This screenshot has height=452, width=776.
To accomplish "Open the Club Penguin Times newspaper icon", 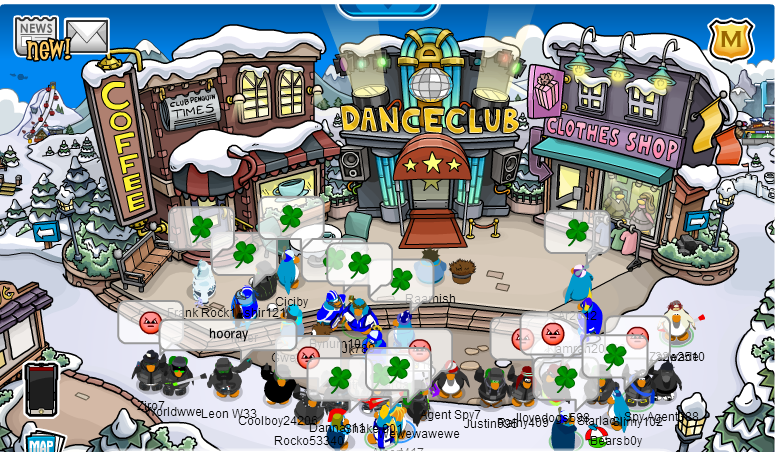I will coord(35,35).
